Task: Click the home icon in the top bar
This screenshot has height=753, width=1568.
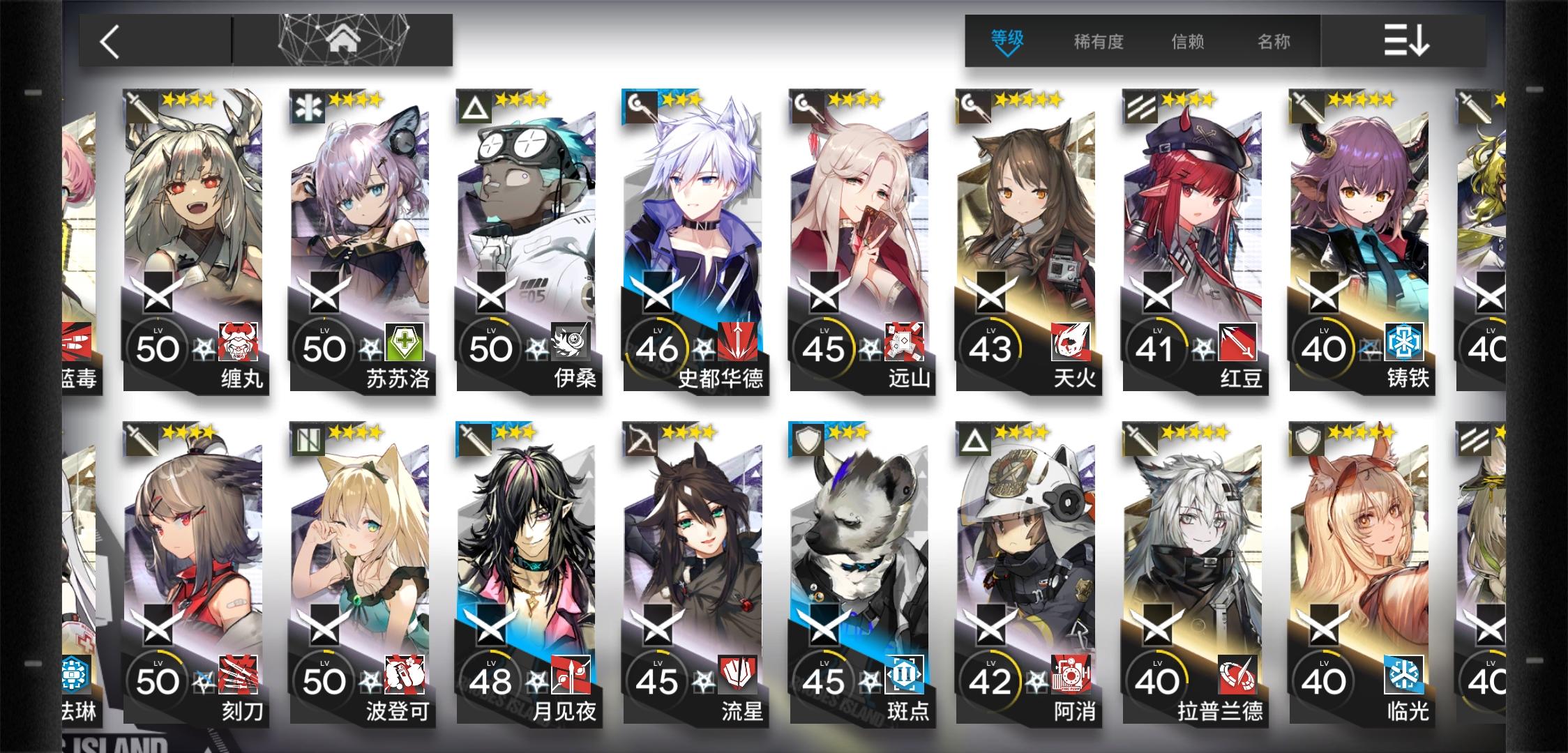Action: [x=340, y=40]
